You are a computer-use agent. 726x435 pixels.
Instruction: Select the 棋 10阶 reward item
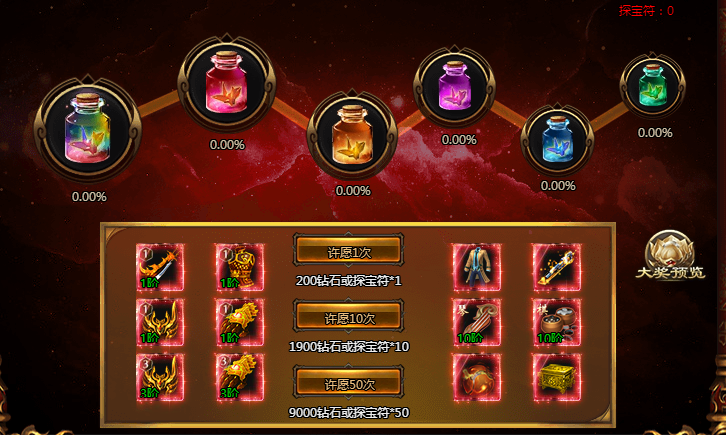(x=554, y=323)
